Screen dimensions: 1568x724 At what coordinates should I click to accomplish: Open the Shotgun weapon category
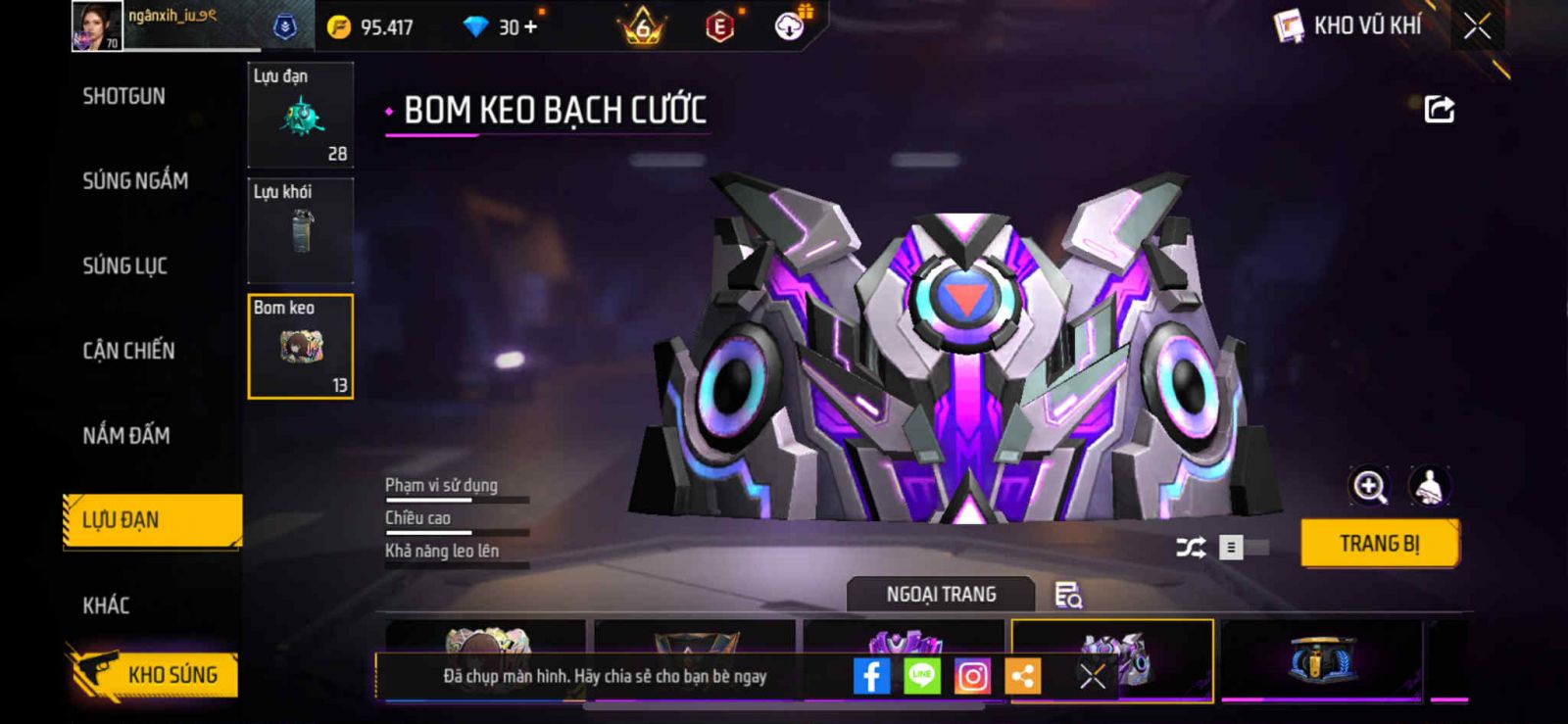123,96
